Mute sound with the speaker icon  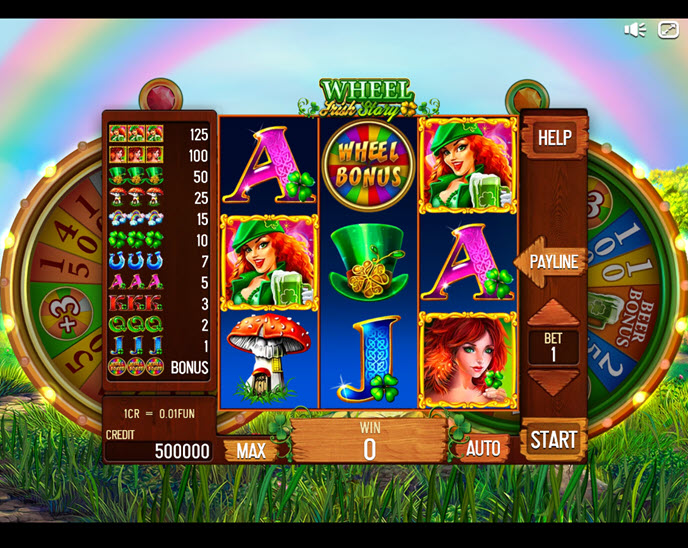634,30
